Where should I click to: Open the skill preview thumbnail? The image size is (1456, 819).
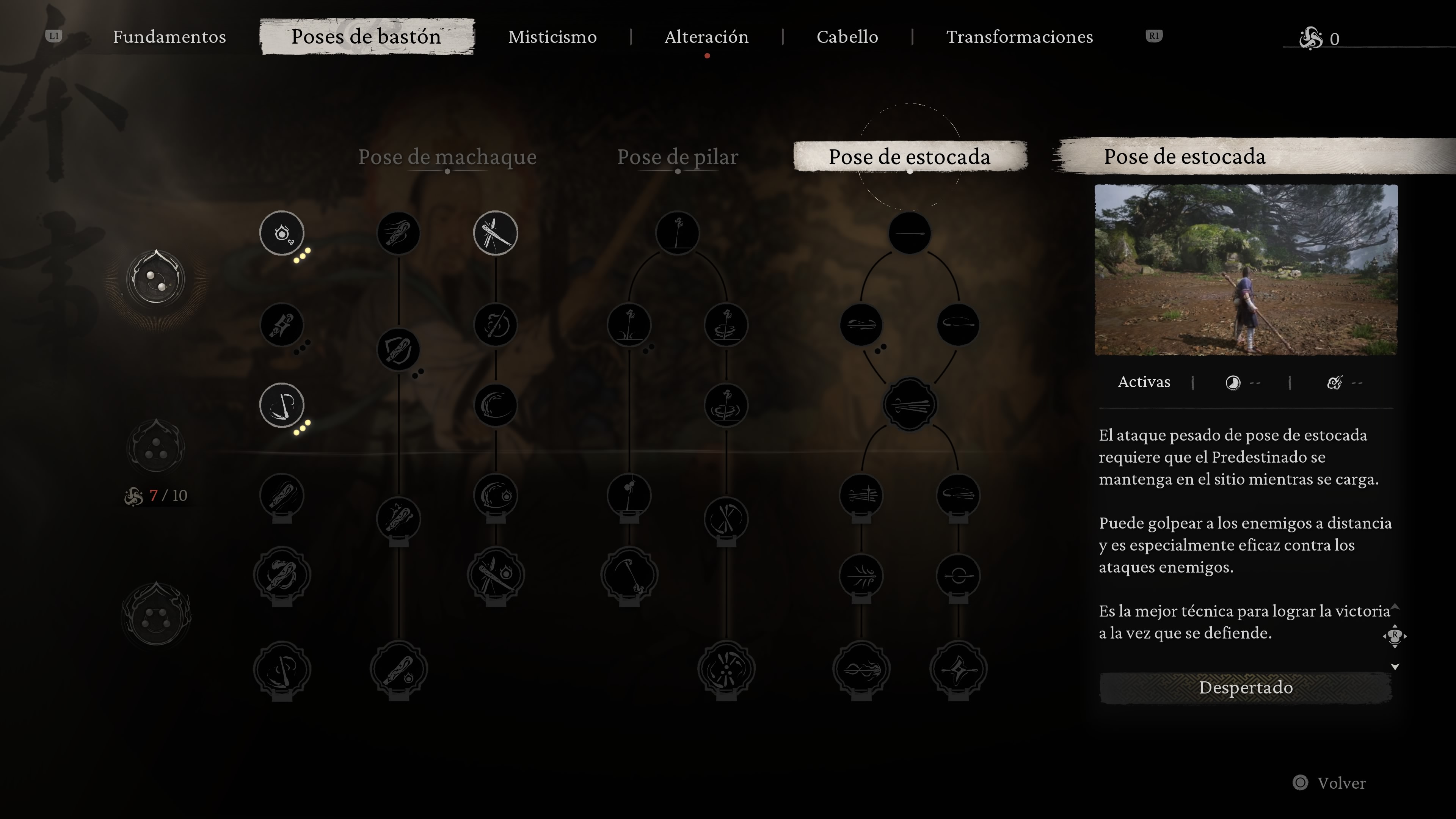(x=1246, y=270)
